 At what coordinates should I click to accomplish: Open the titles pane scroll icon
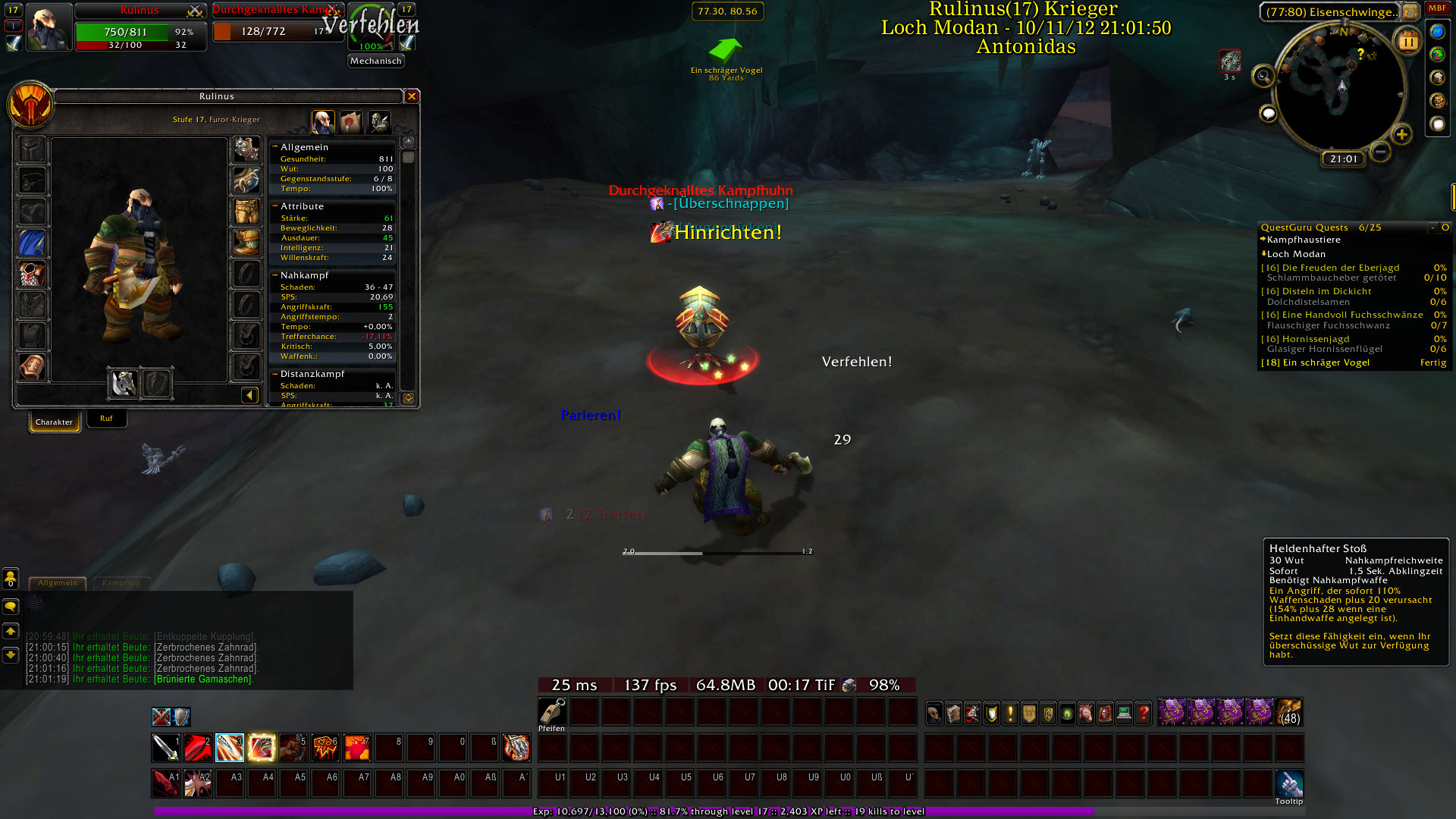tap(350, 122)
